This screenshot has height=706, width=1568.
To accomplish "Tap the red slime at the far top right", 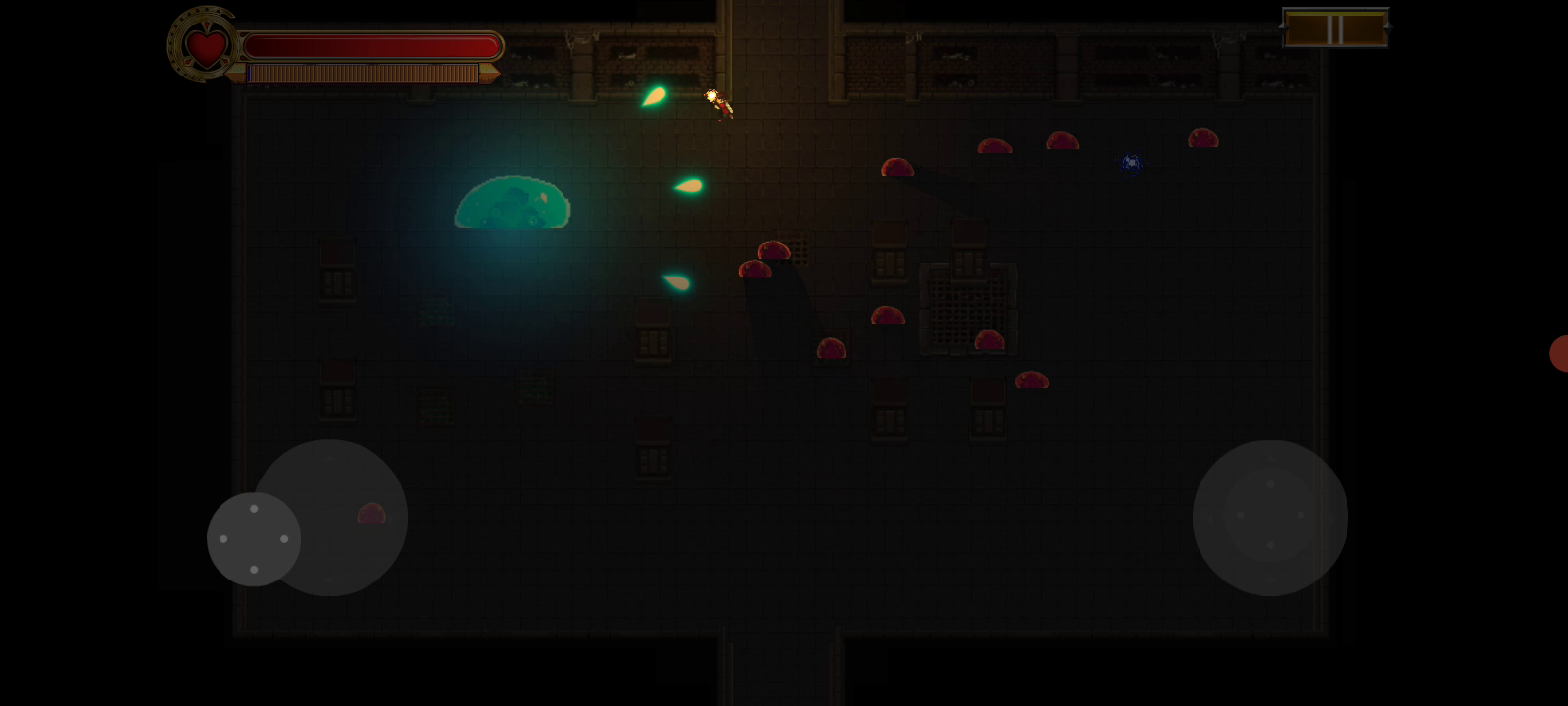I will (1202, 139).
